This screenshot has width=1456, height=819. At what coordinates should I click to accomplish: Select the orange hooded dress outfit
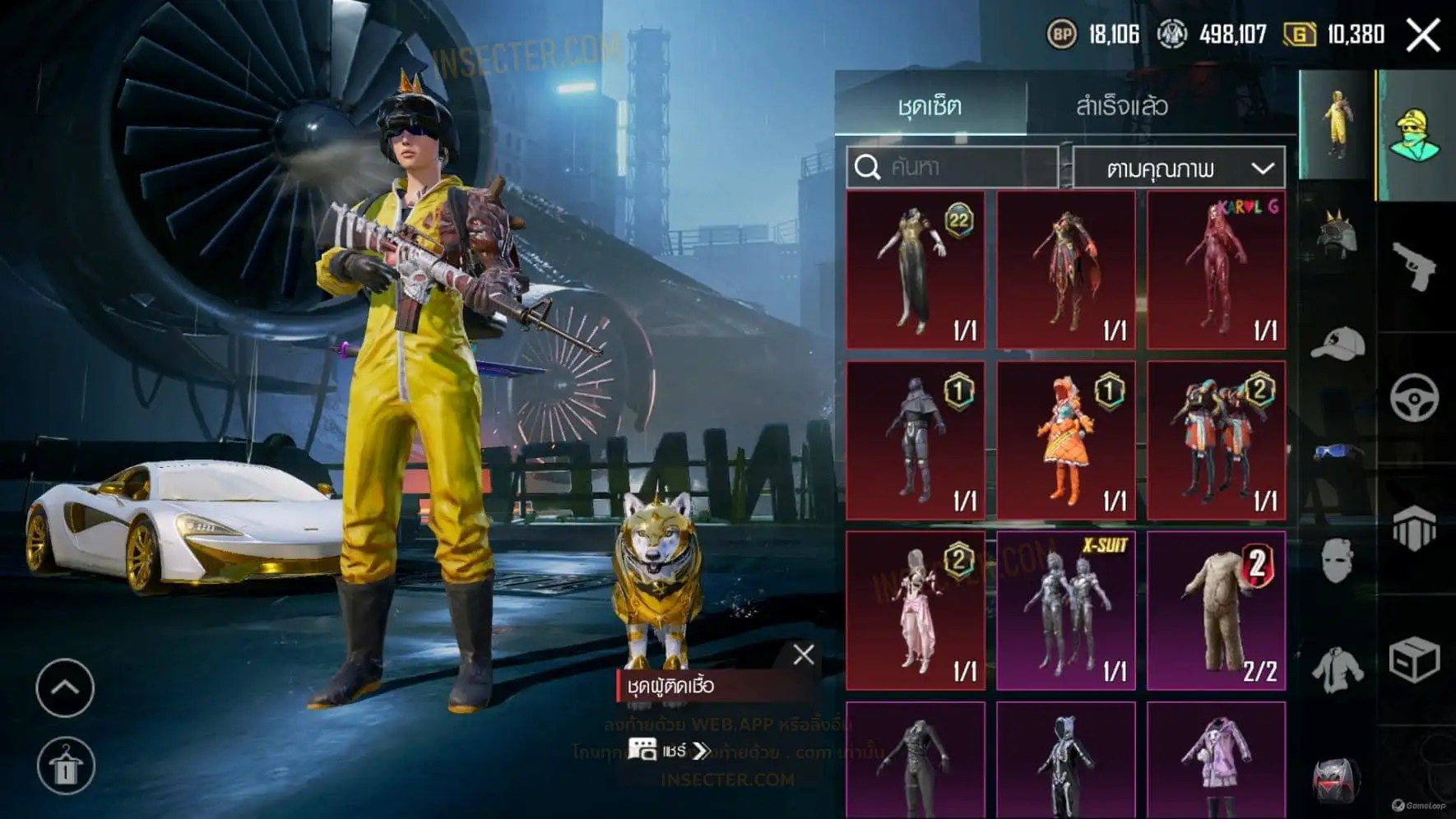coord(1066,440)
